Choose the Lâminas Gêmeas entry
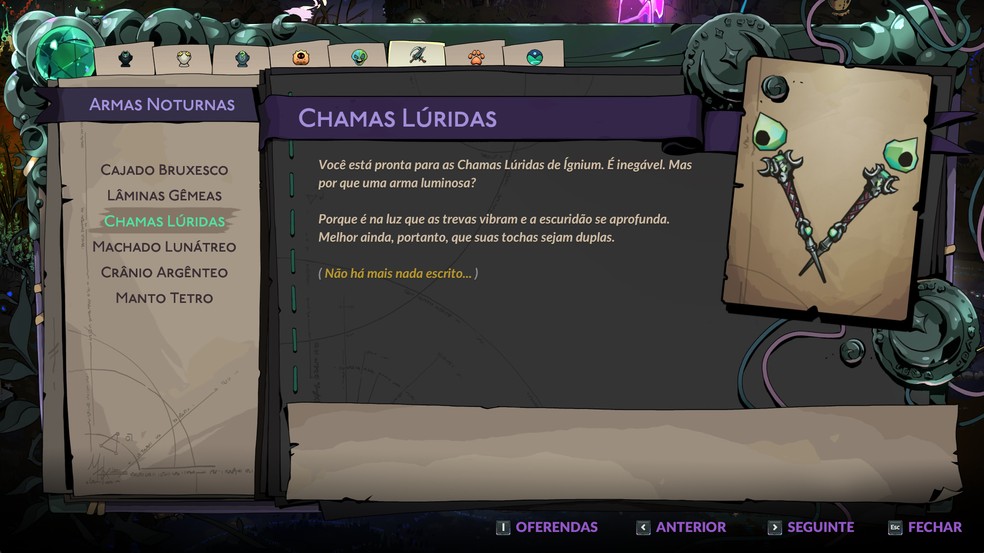984x553 pixels. [x=164, y=195]
